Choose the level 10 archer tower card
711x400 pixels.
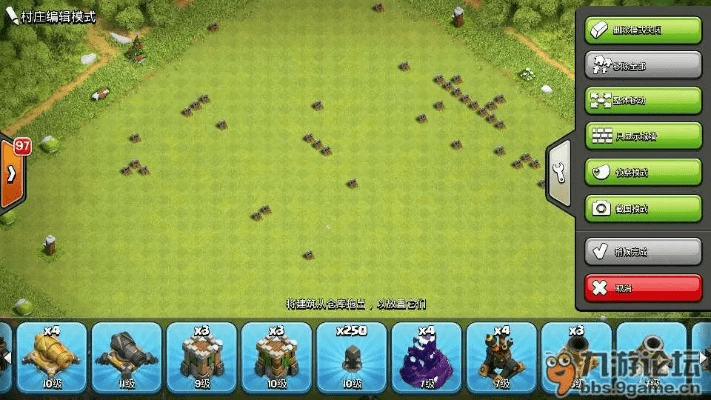[x=277, y=357]
